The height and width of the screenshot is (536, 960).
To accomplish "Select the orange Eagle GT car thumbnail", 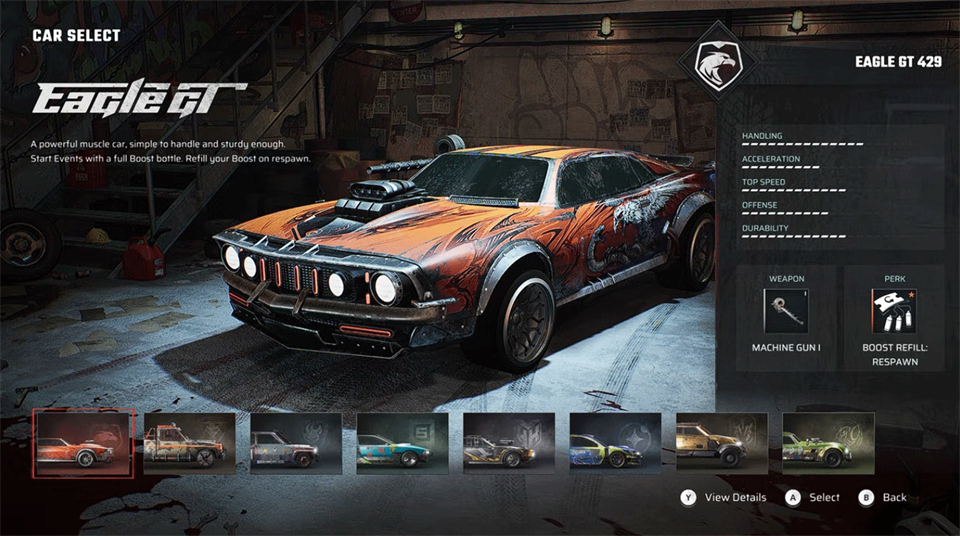I will (83, 443).
